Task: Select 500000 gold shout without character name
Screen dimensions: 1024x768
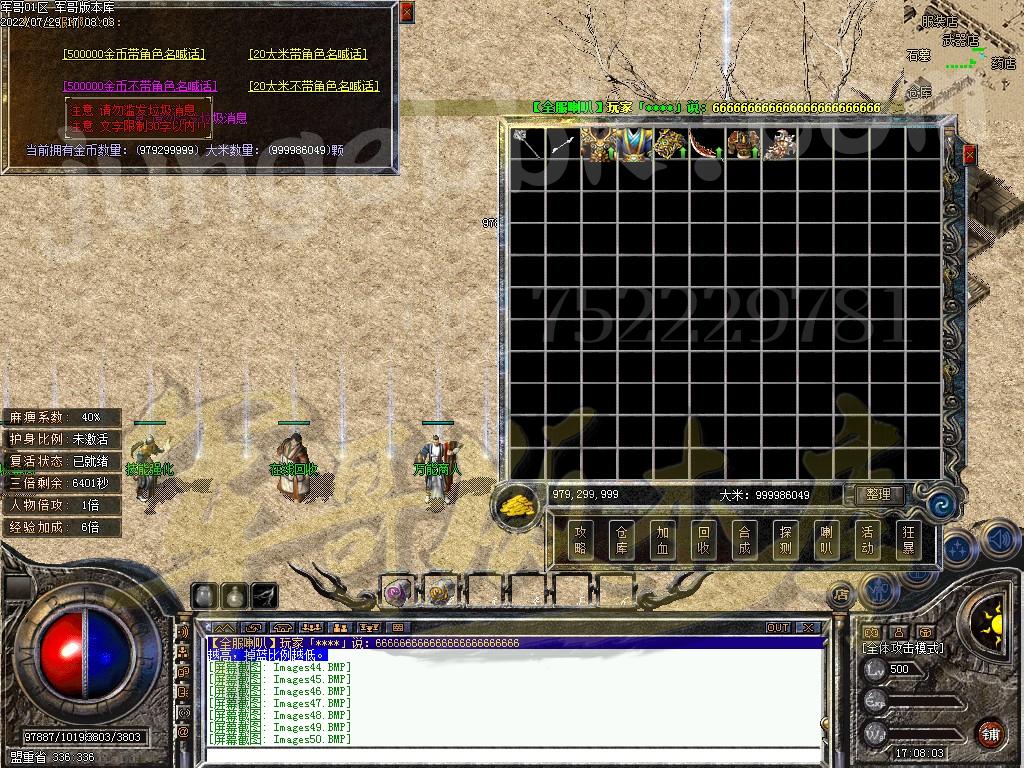Action: point(140,86)
